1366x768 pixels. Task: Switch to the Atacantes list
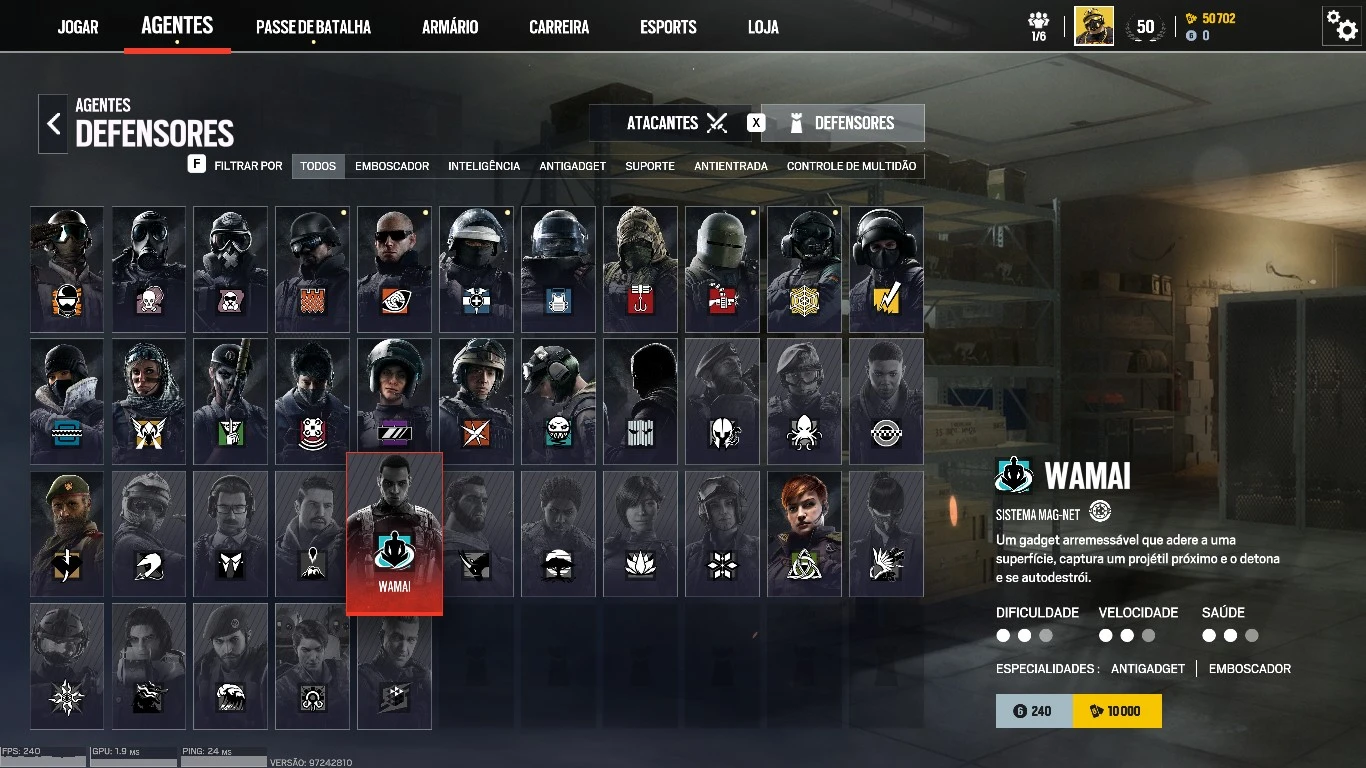676,123
